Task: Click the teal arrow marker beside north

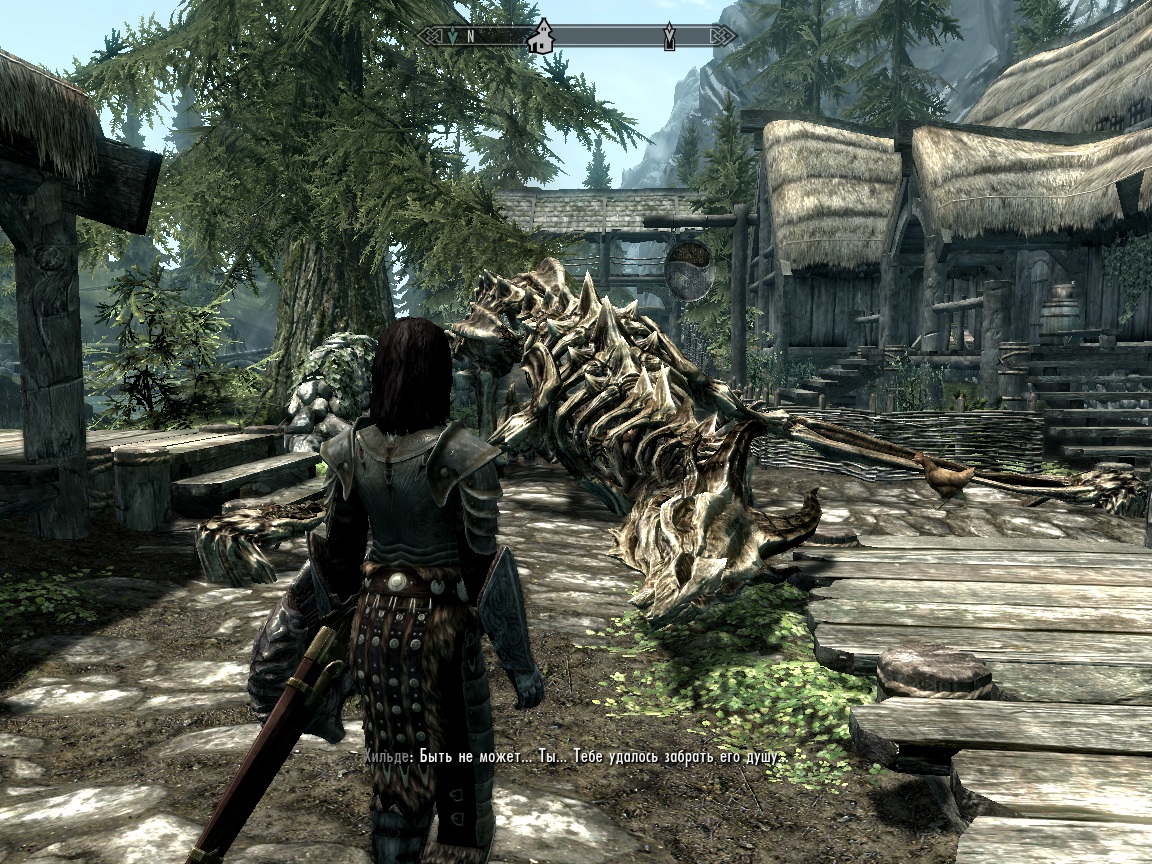Action: click(x=452, y=37)
